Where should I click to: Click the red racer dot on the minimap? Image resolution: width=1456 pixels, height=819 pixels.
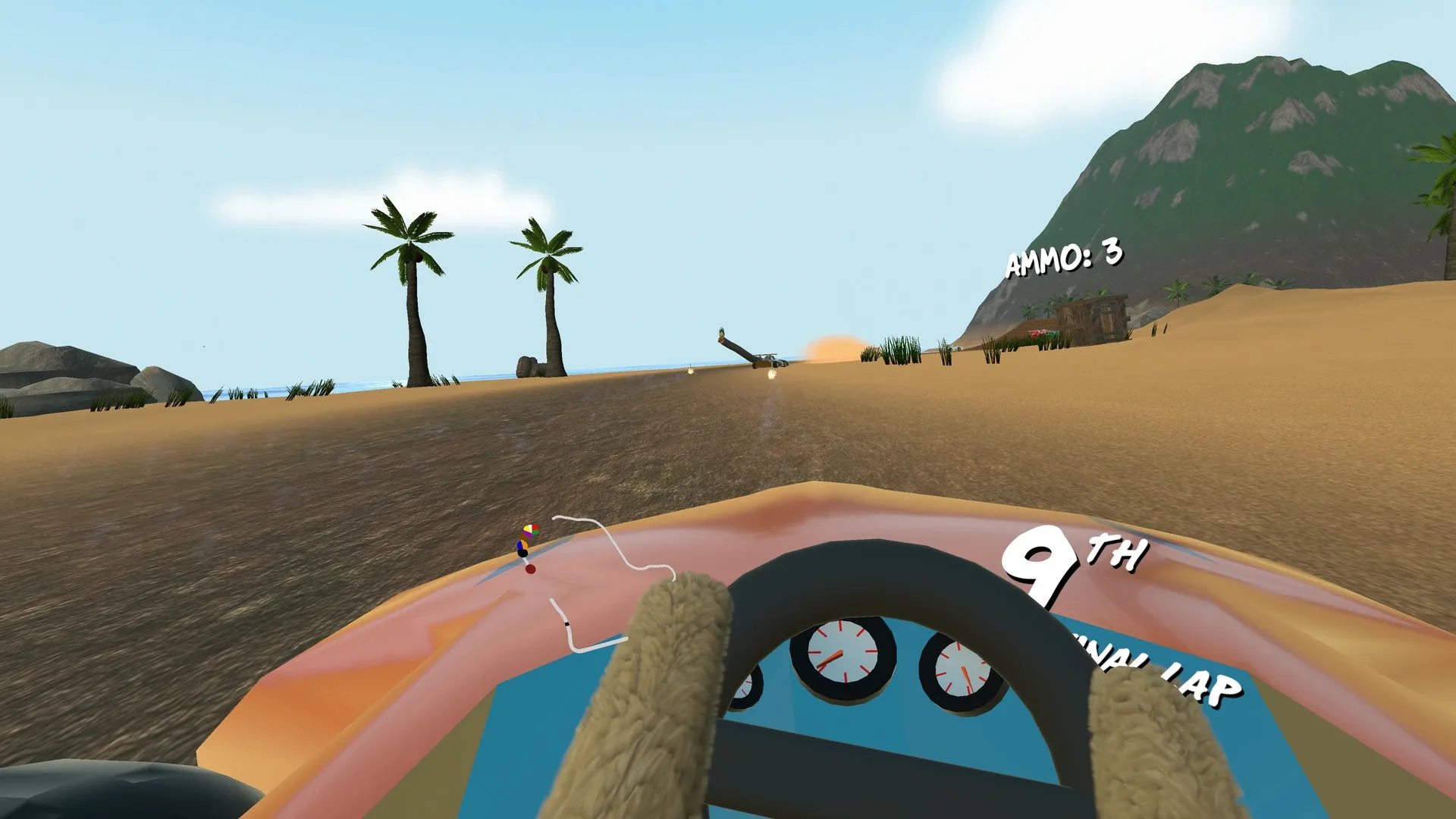tap(531, 569)
